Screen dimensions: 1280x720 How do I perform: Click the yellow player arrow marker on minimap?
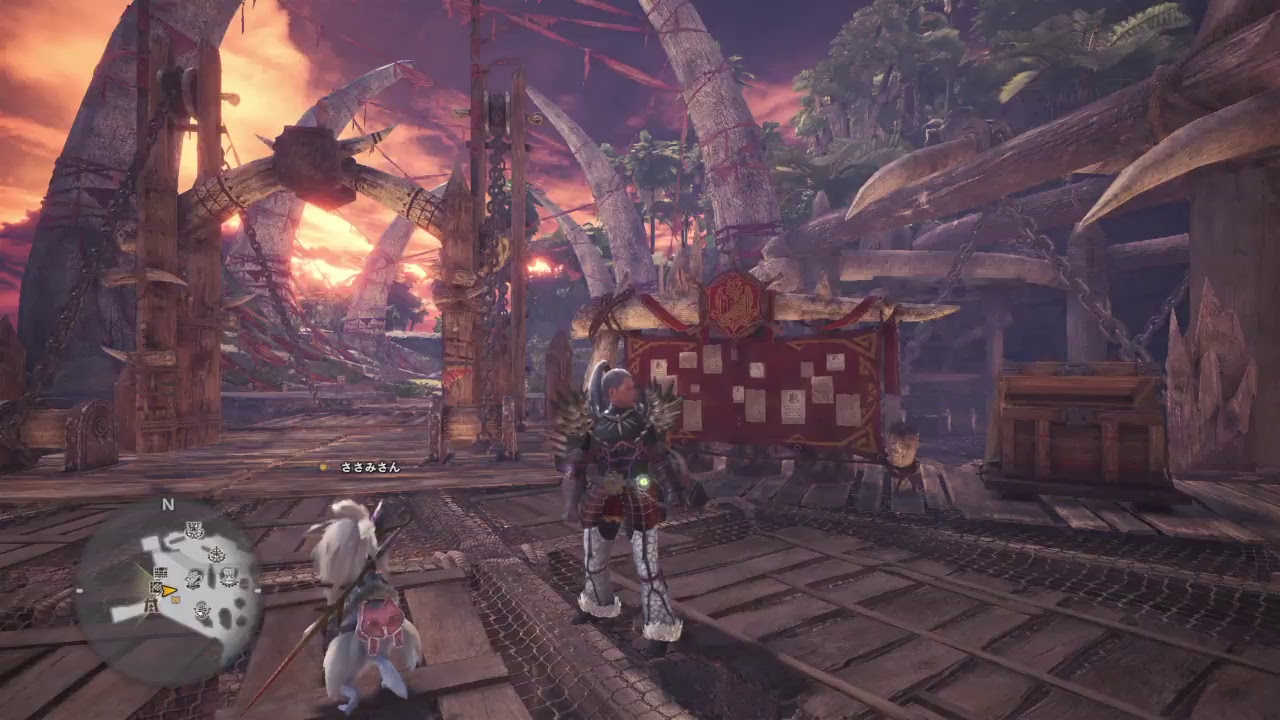[x=167, y=591]
